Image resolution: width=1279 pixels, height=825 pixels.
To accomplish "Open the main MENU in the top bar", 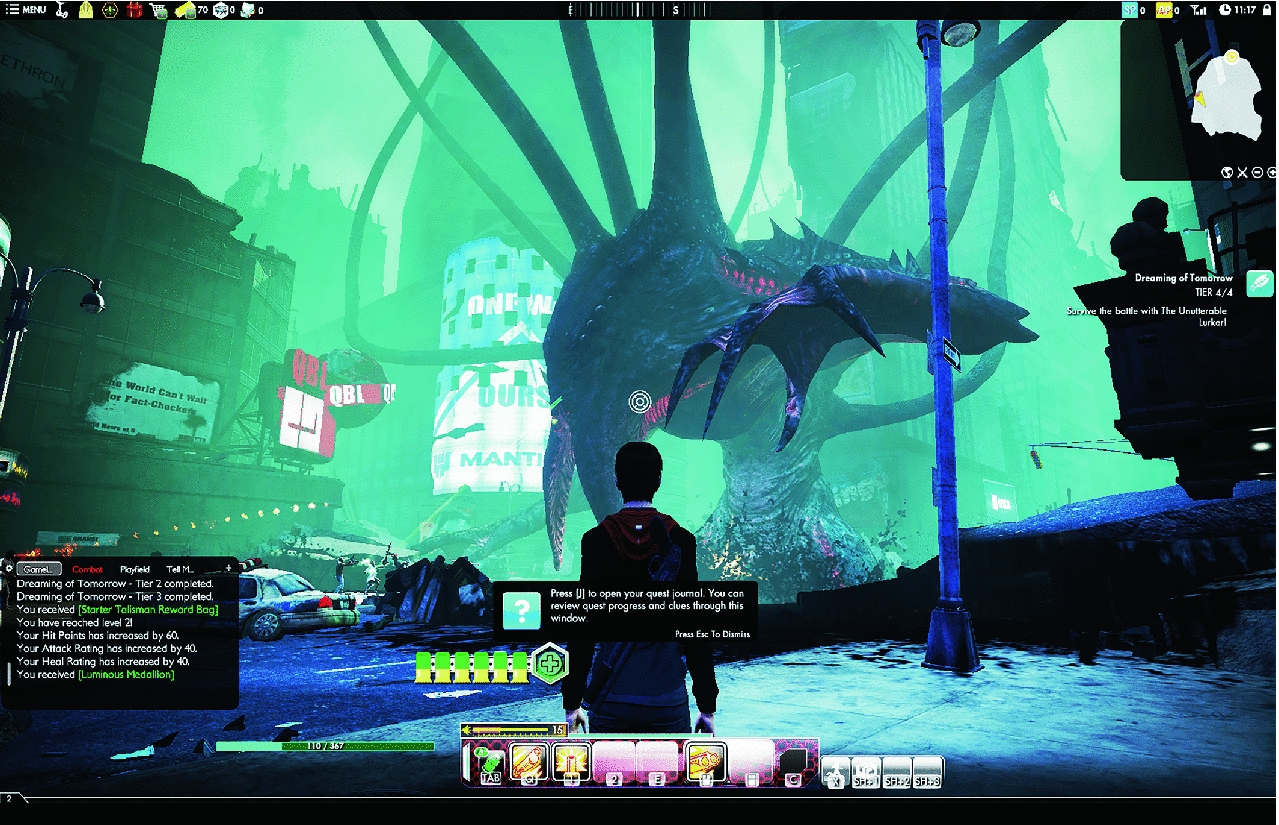I will coord(27,10).
